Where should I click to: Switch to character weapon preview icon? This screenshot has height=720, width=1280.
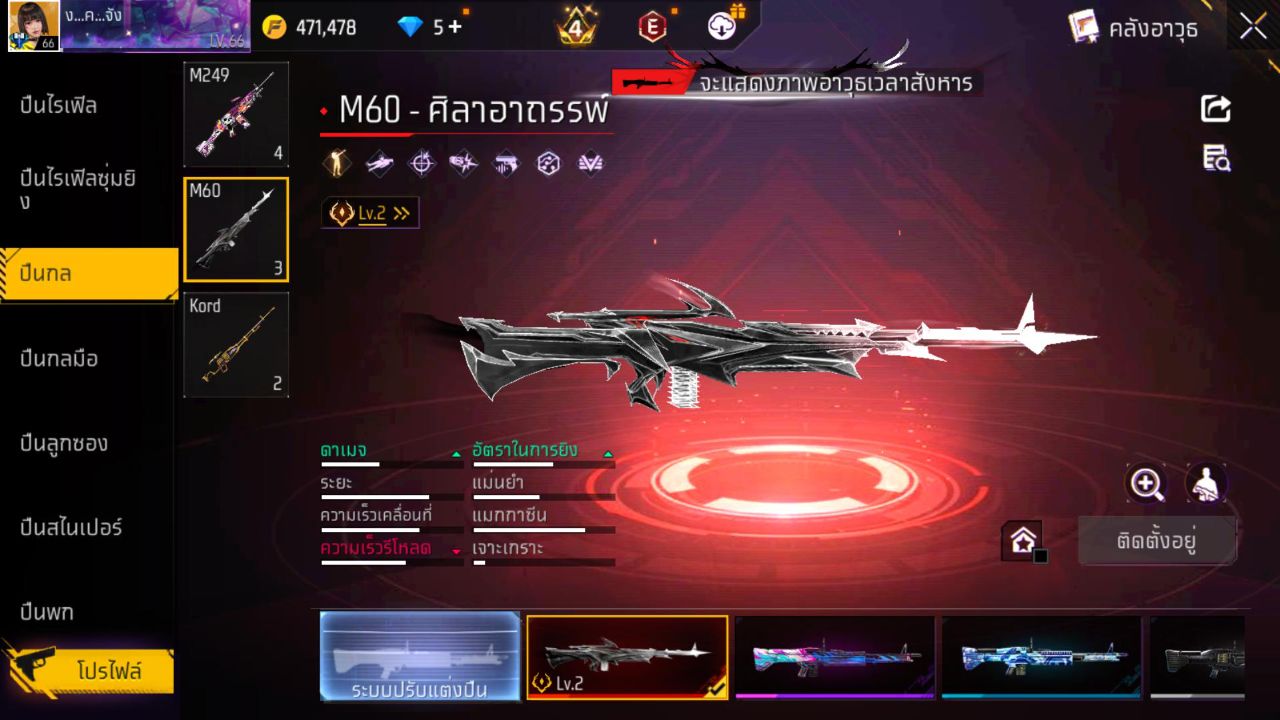[x=1207, y=485]
